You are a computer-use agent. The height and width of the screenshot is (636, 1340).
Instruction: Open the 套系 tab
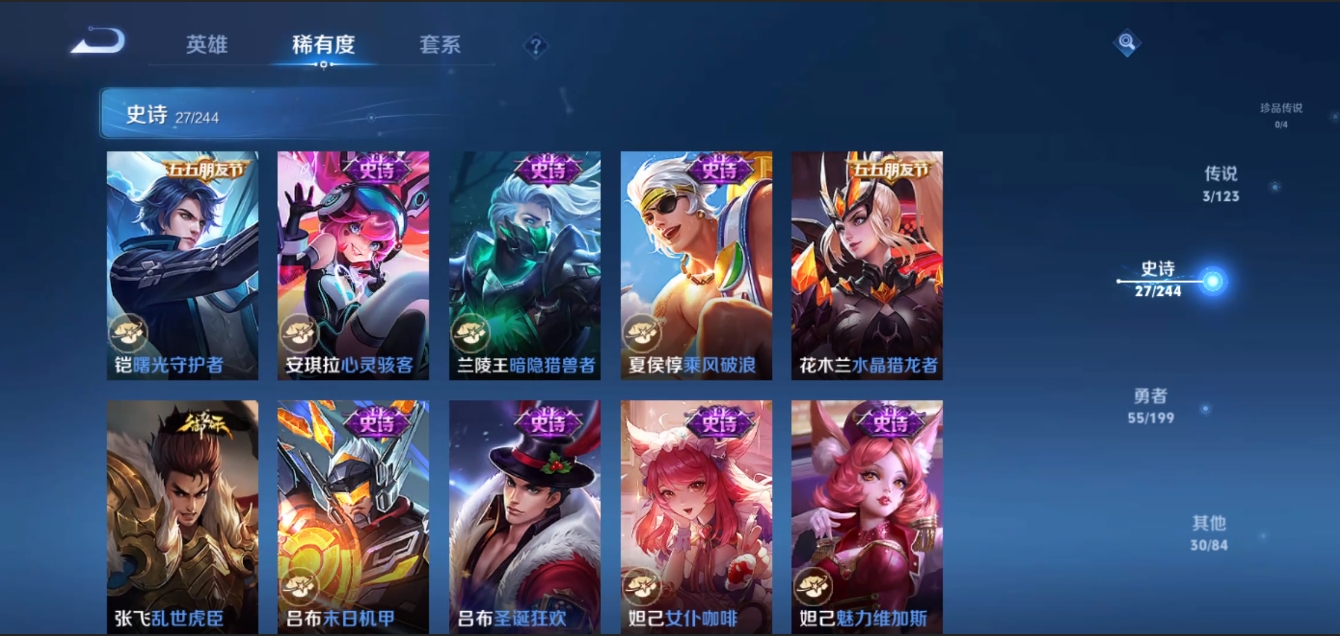(x=440, y=45)
